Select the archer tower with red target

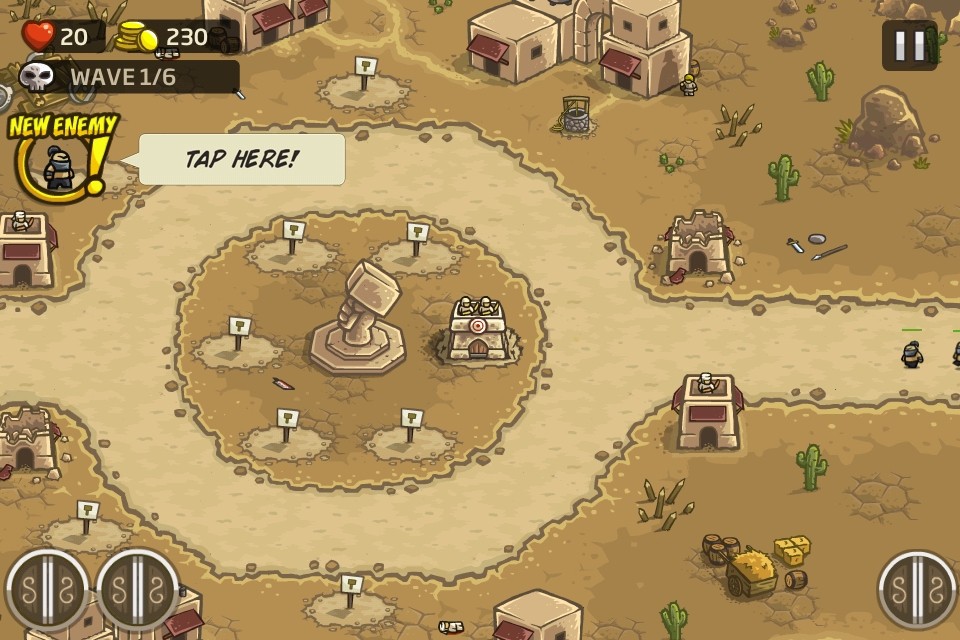click(x=477, y=330)
